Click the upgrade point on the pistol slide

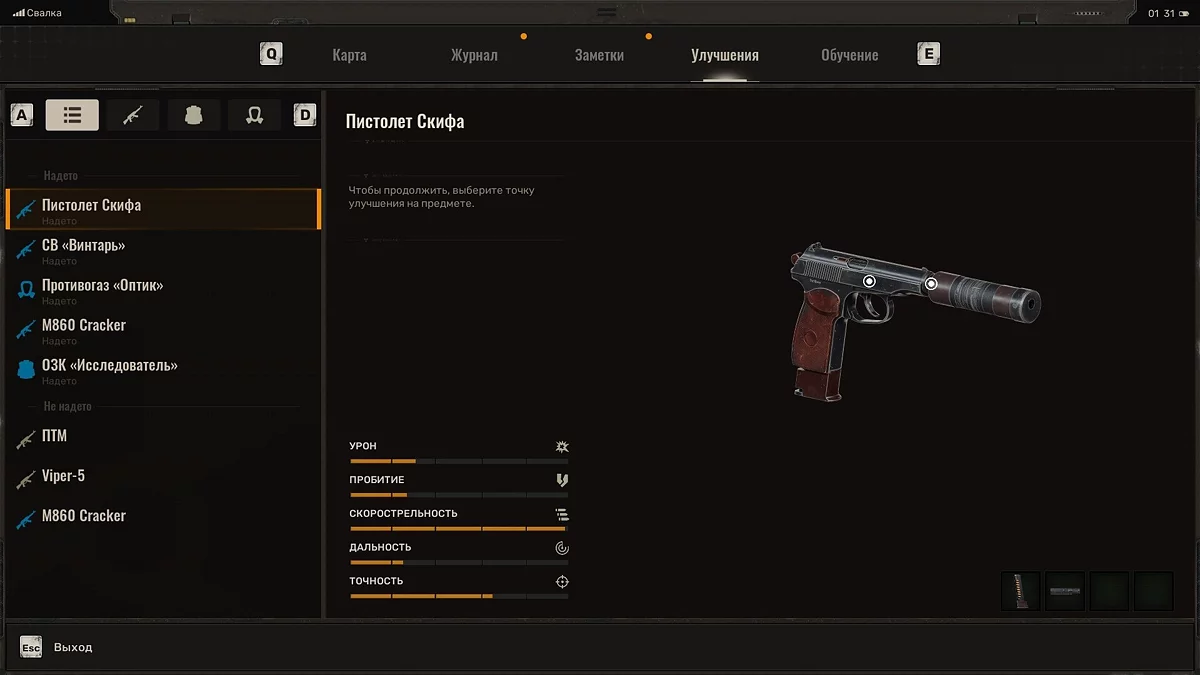(x=869, y=282)
